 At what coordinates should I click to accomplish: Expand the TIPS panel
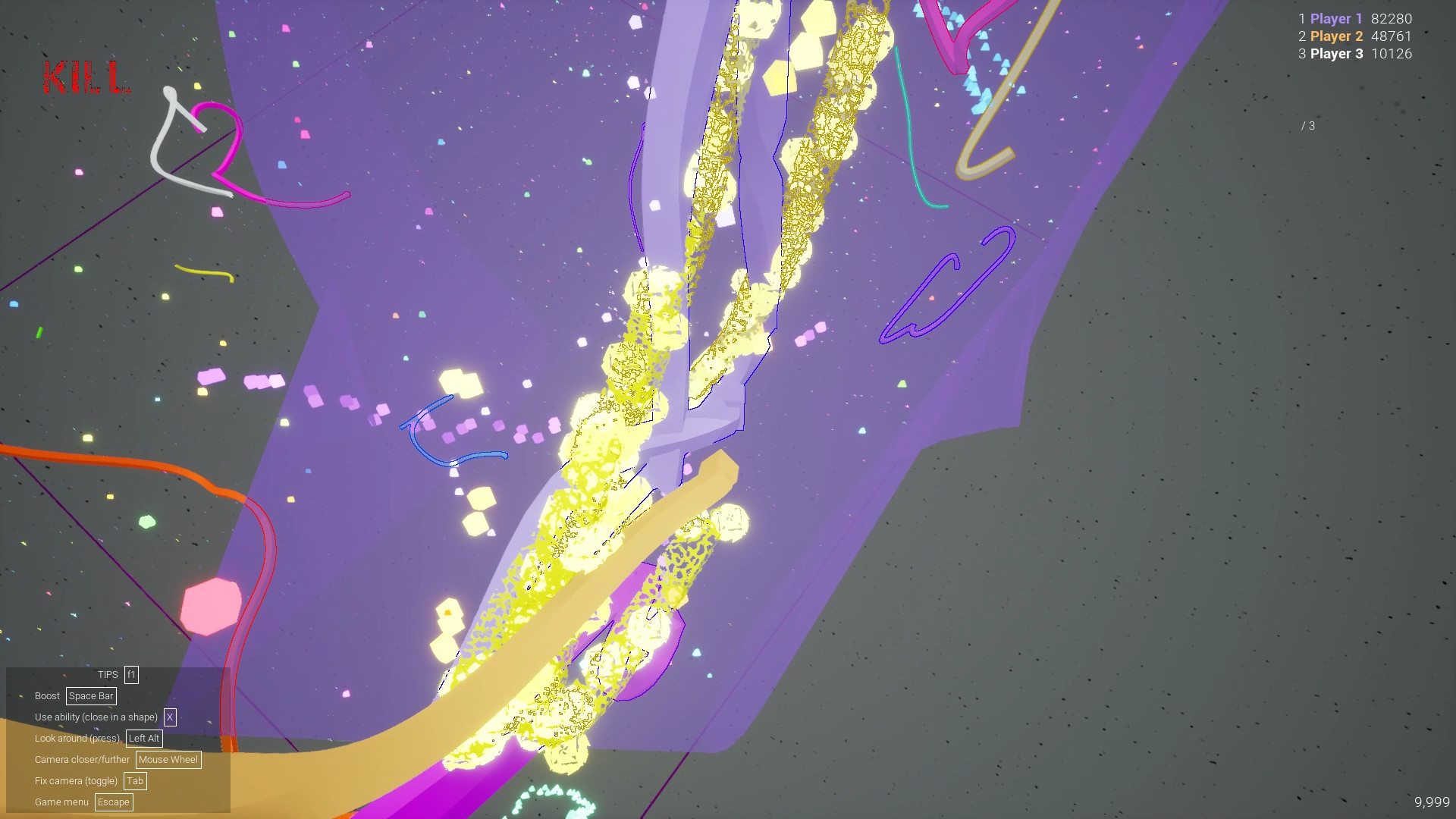point(108,674)
